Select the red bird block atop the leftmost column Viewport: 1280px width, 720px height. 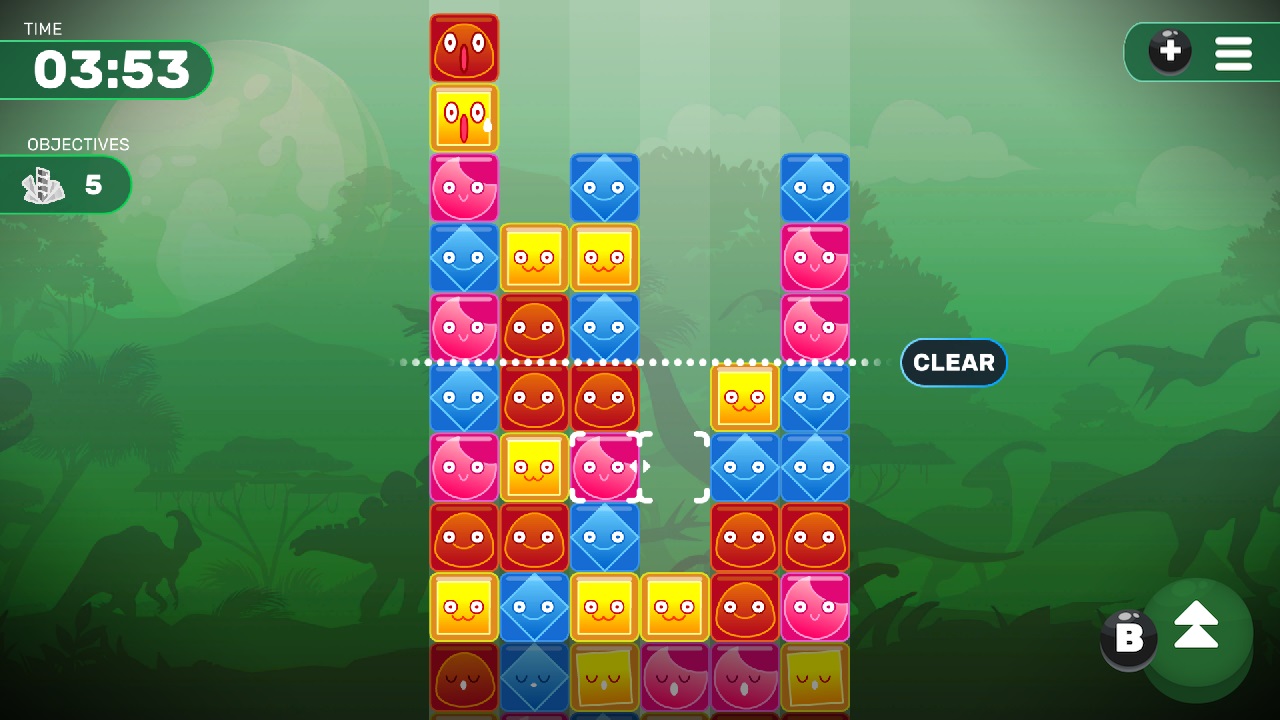click(464, 47)
